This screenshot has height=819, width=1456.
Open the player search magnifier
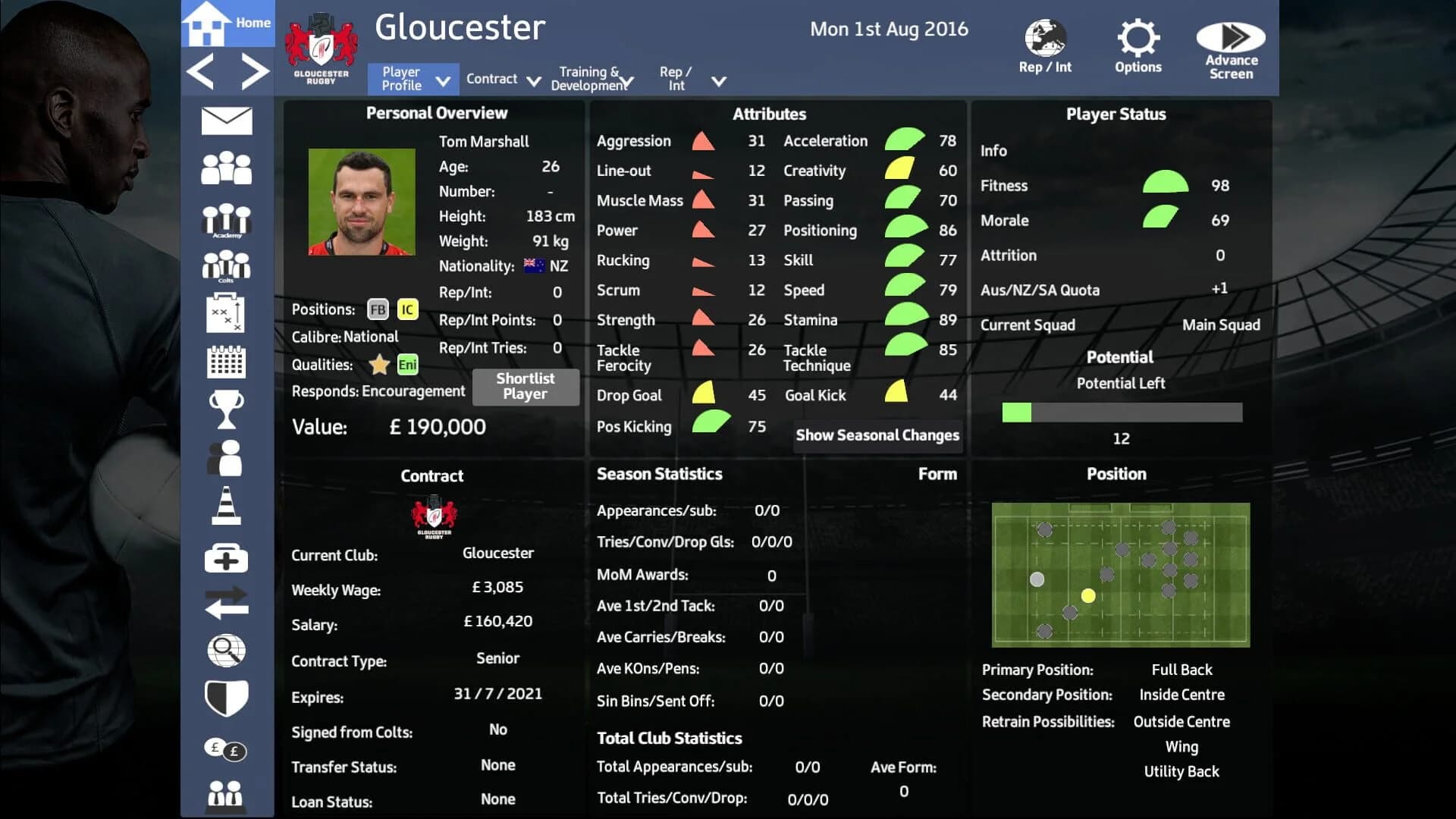(225, 651)
